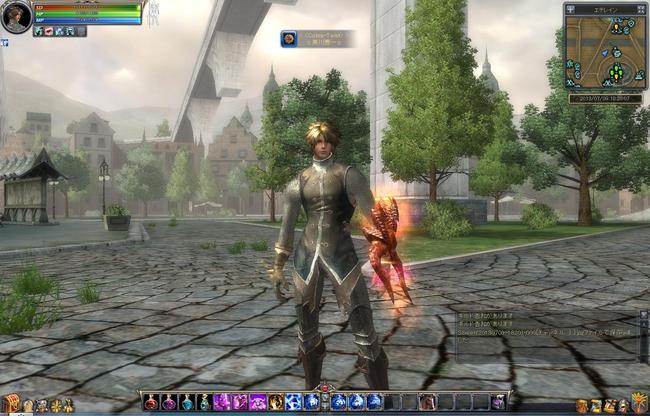Click the red gem at hotbar center

point(323,390)
